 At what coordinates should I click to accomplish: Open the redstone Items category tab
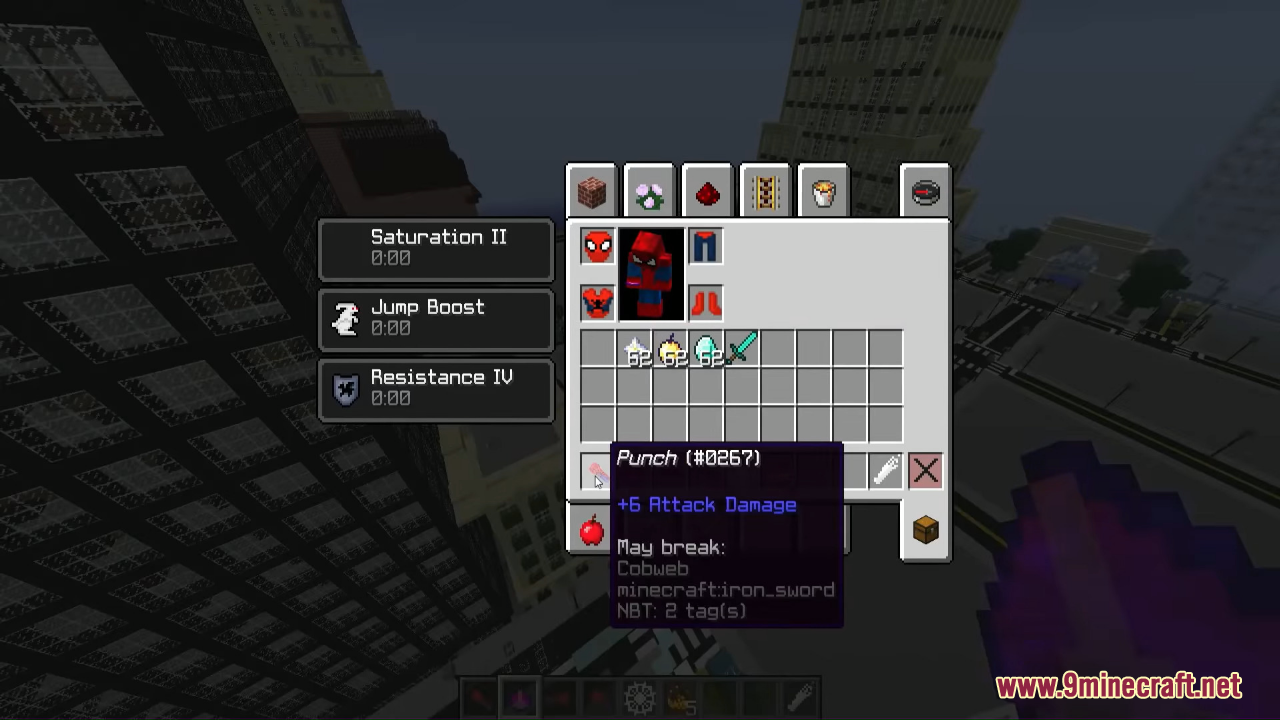coord(707,192)
